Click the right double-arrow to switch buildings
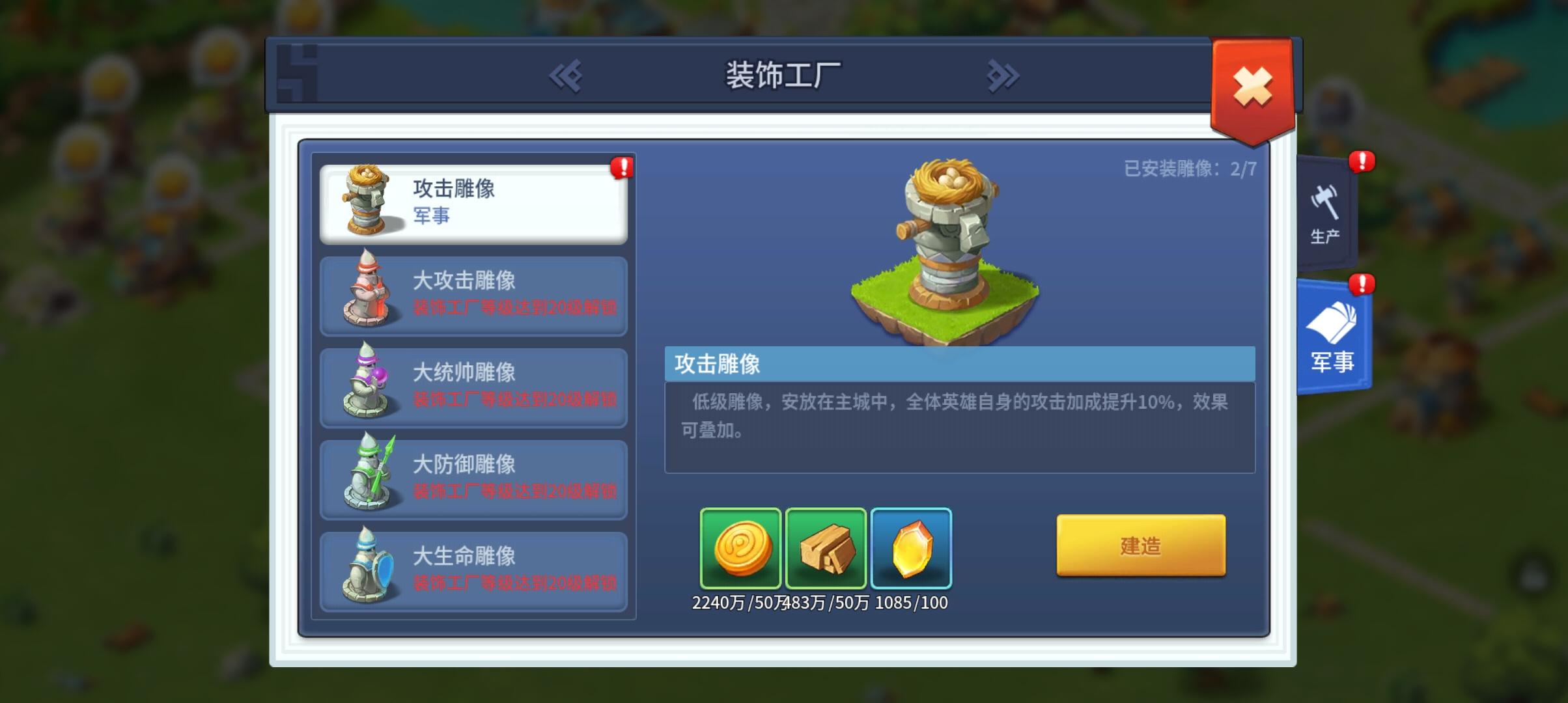 click(x=1001, y=76)
